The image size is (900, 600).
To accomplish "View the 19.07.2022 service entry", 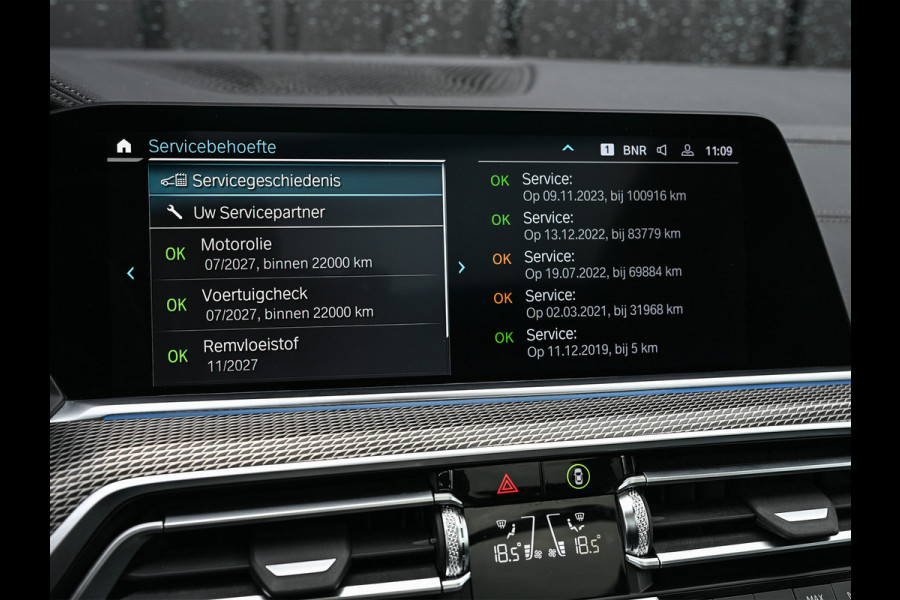I will tap(603, 263).
